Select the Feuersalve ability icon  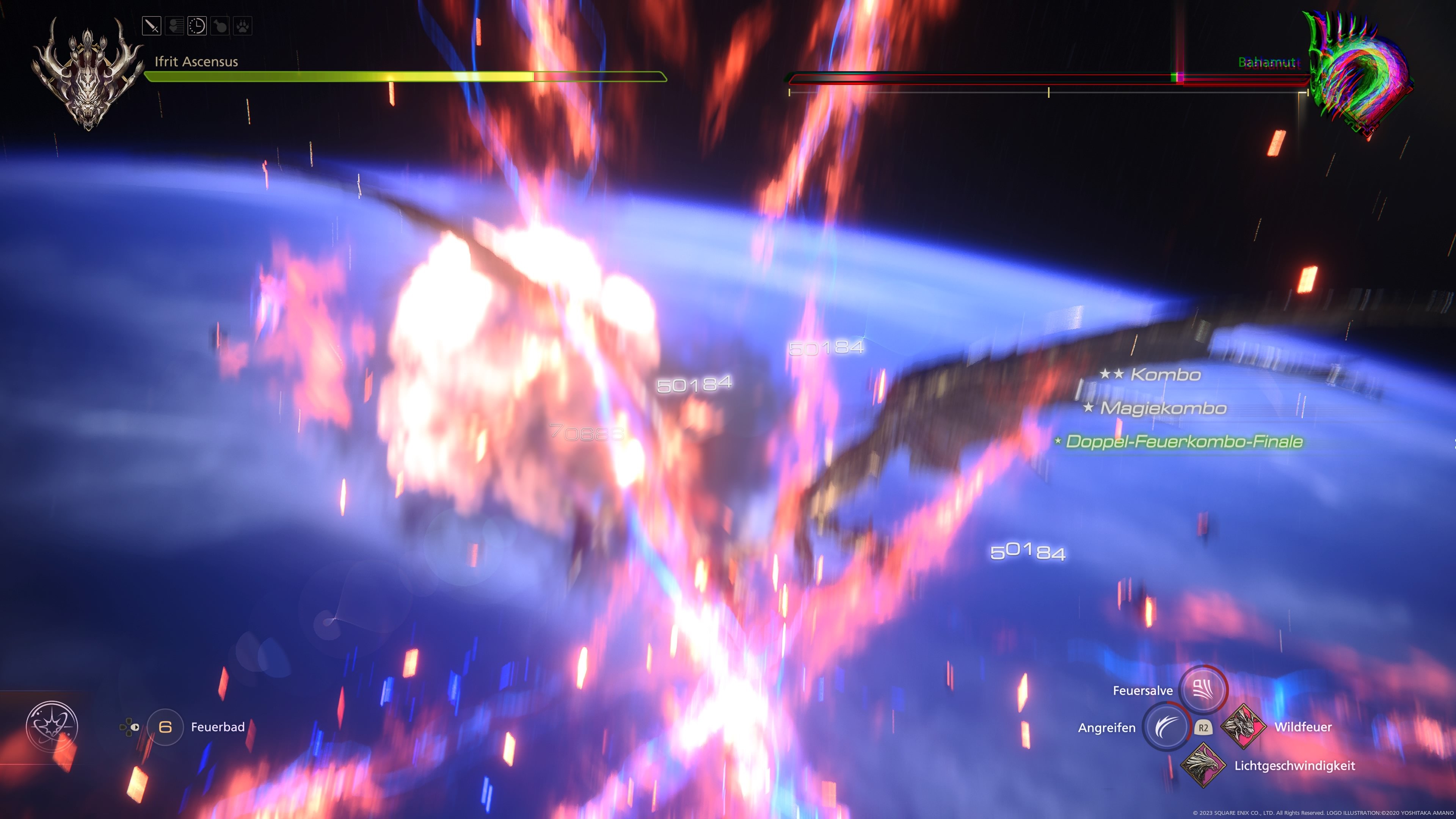coord(1203,690)
